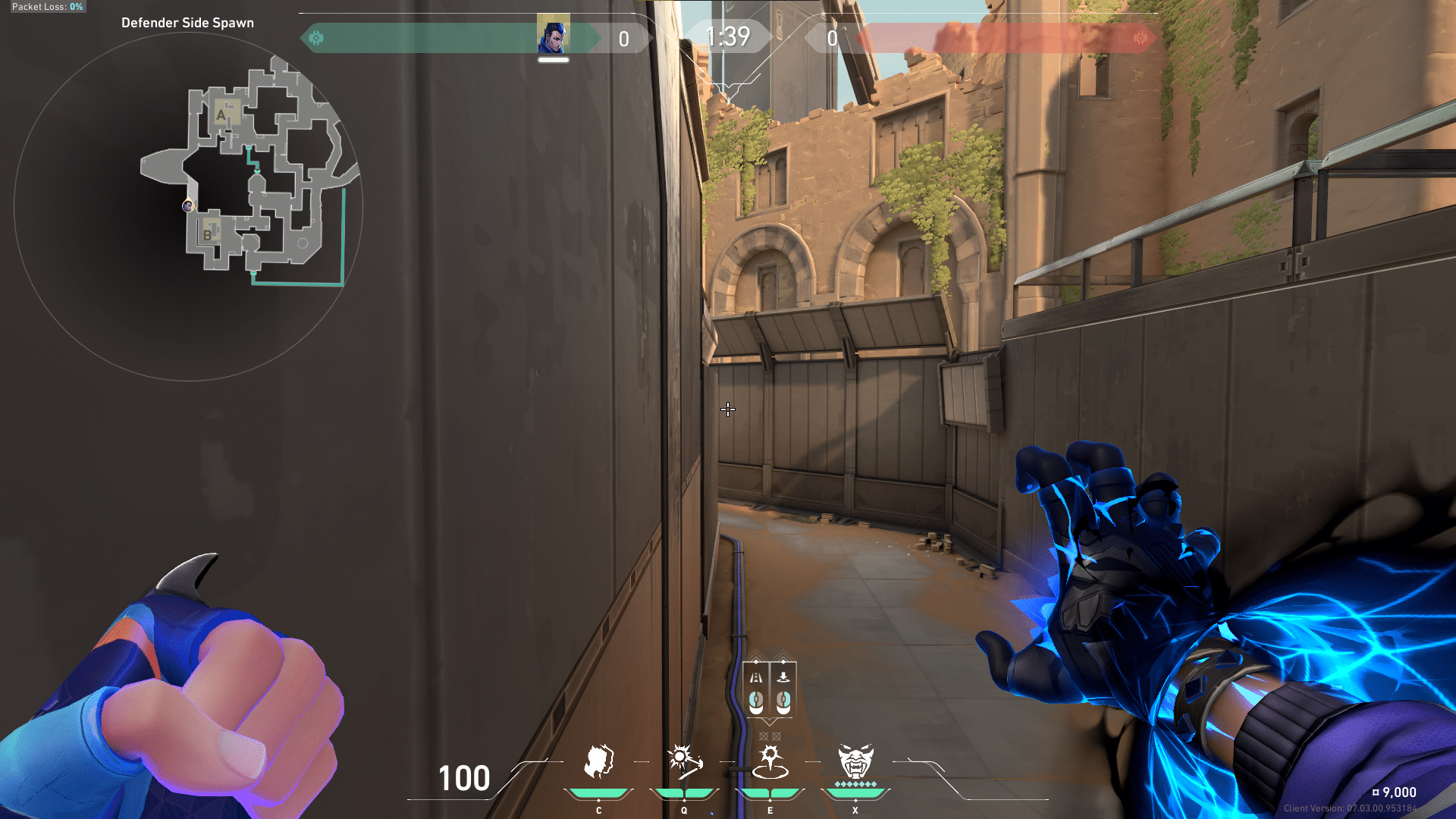Select Yoru's portrait in the top bar
The height and width of the screenshot is (819, 1456).
pyautogui.click(x=553, y=36)
